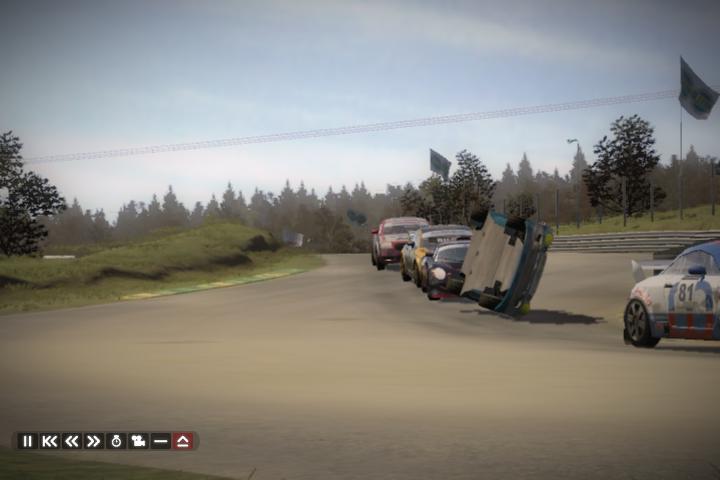The height and width of the screenshot is (480, 720).
Task: Change the replay camera view
Action: point(138,441)
